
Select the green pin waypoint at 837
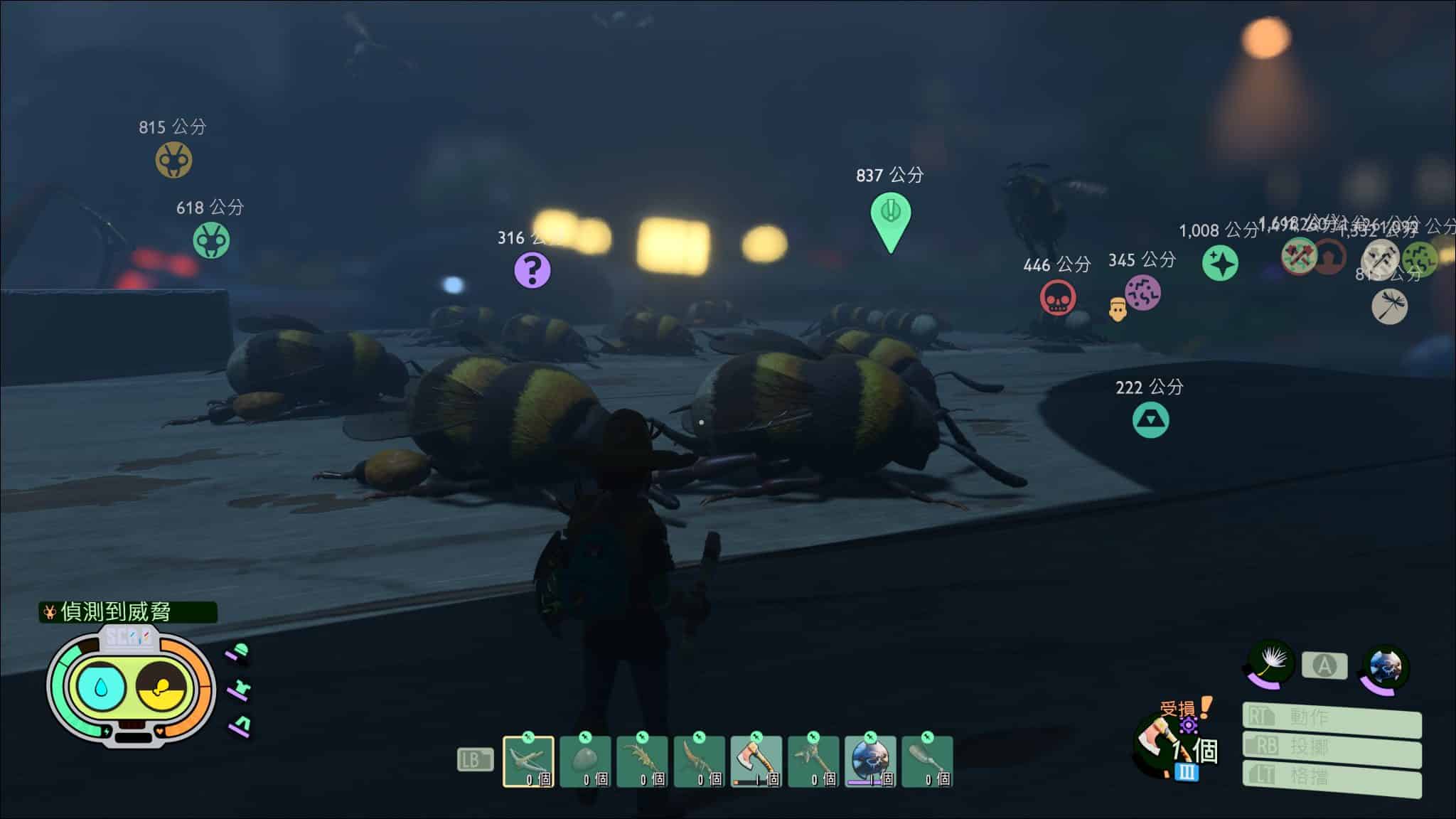pyautogui.click(x=890, y=216)
